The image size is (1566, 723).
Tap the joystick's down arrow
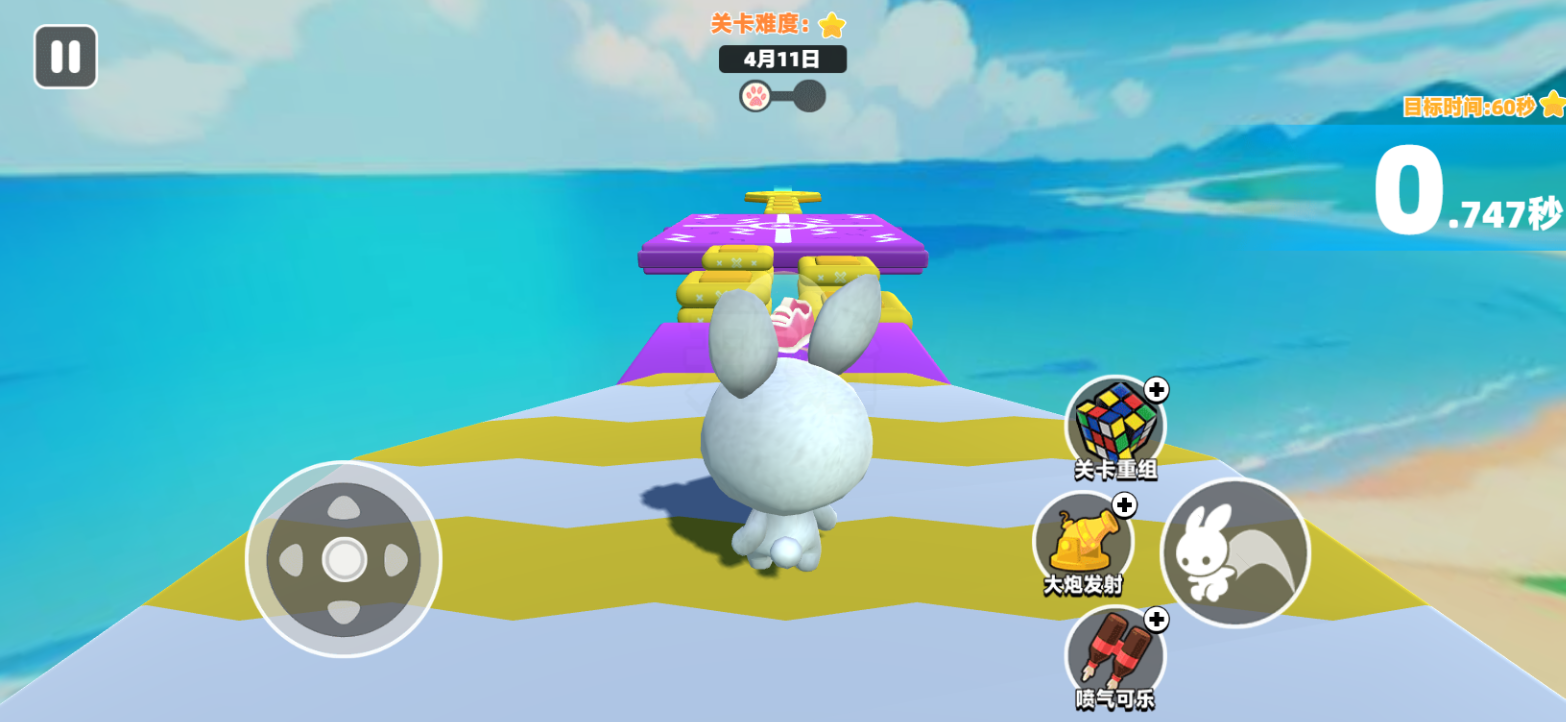[x=344, y=612]
